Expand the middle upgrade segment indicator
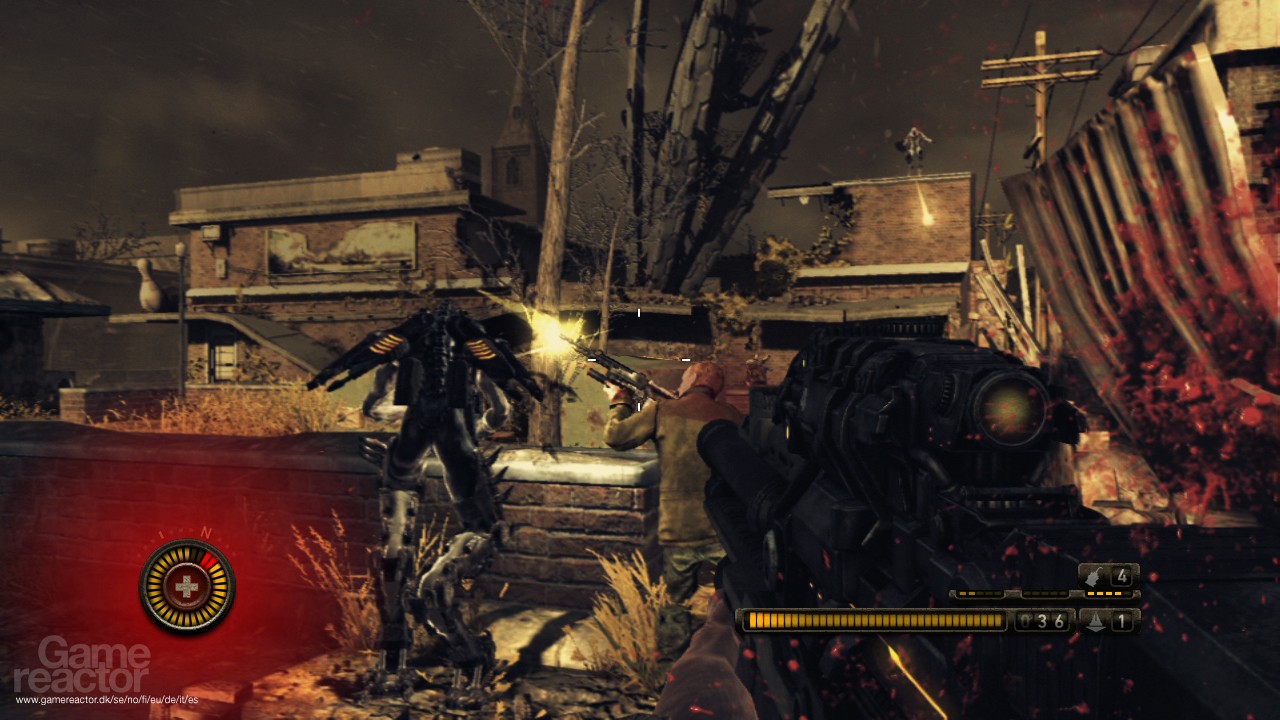This screenshot has width=1280, height=720. point(1045,594)
